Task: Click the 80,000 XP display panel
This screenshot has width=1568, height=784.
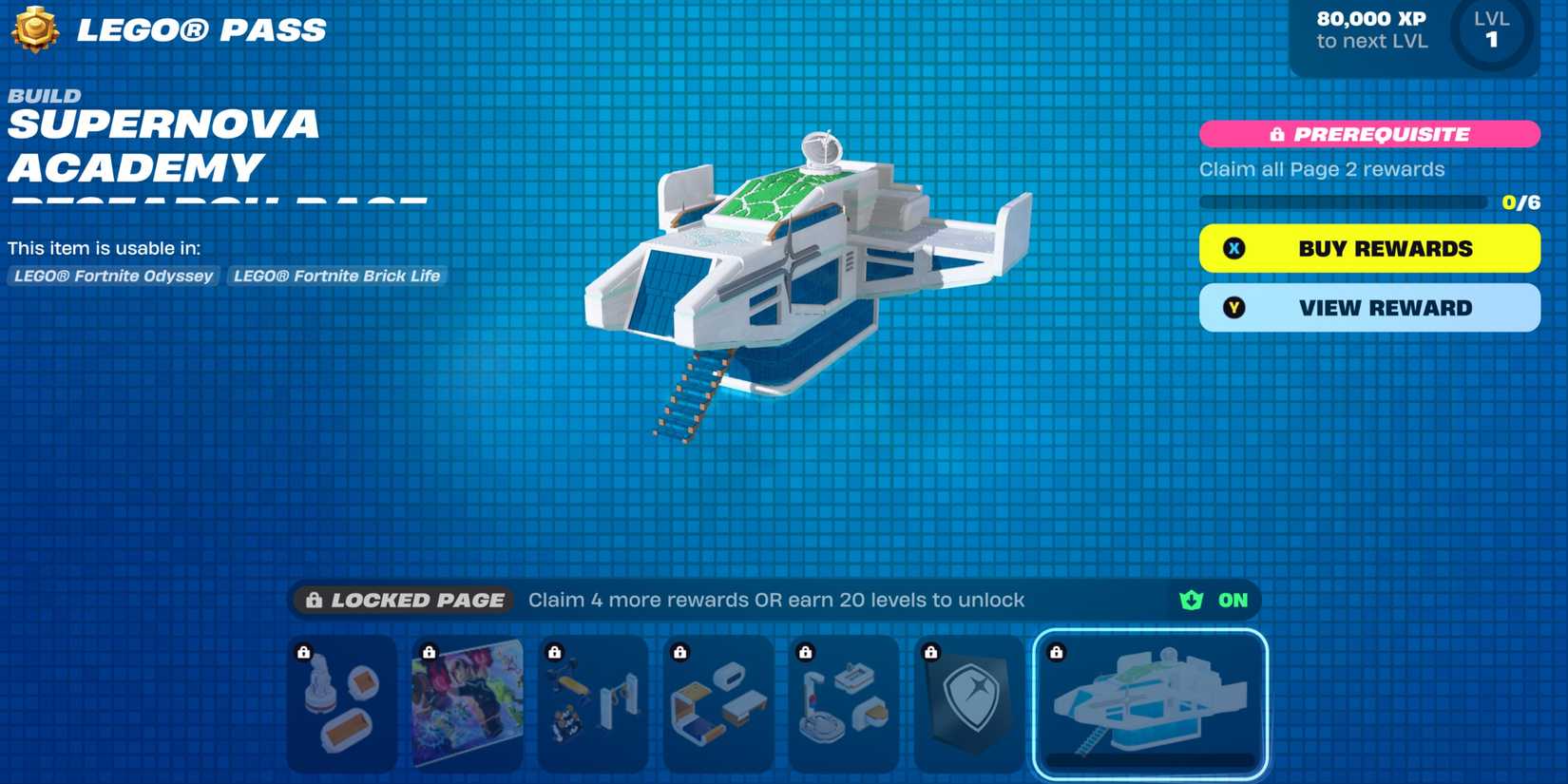Action: (1372, 29)
